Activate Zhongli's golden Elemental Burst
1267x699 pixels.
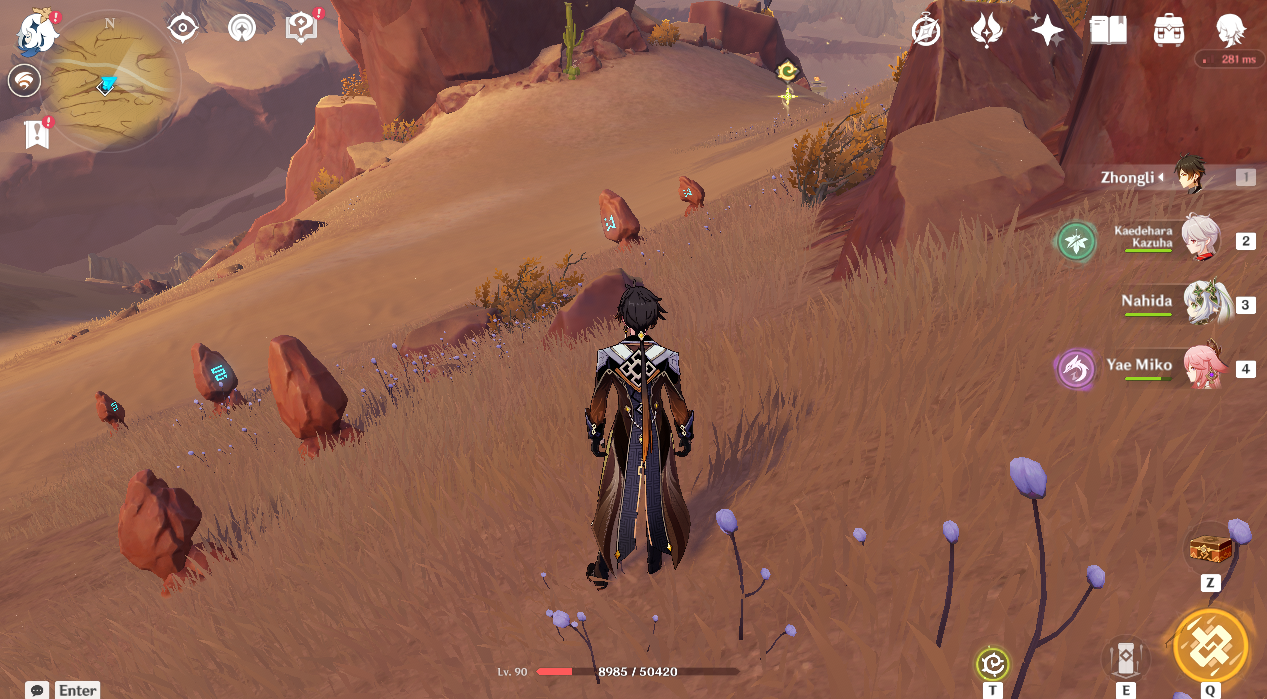pos(1210,645)
